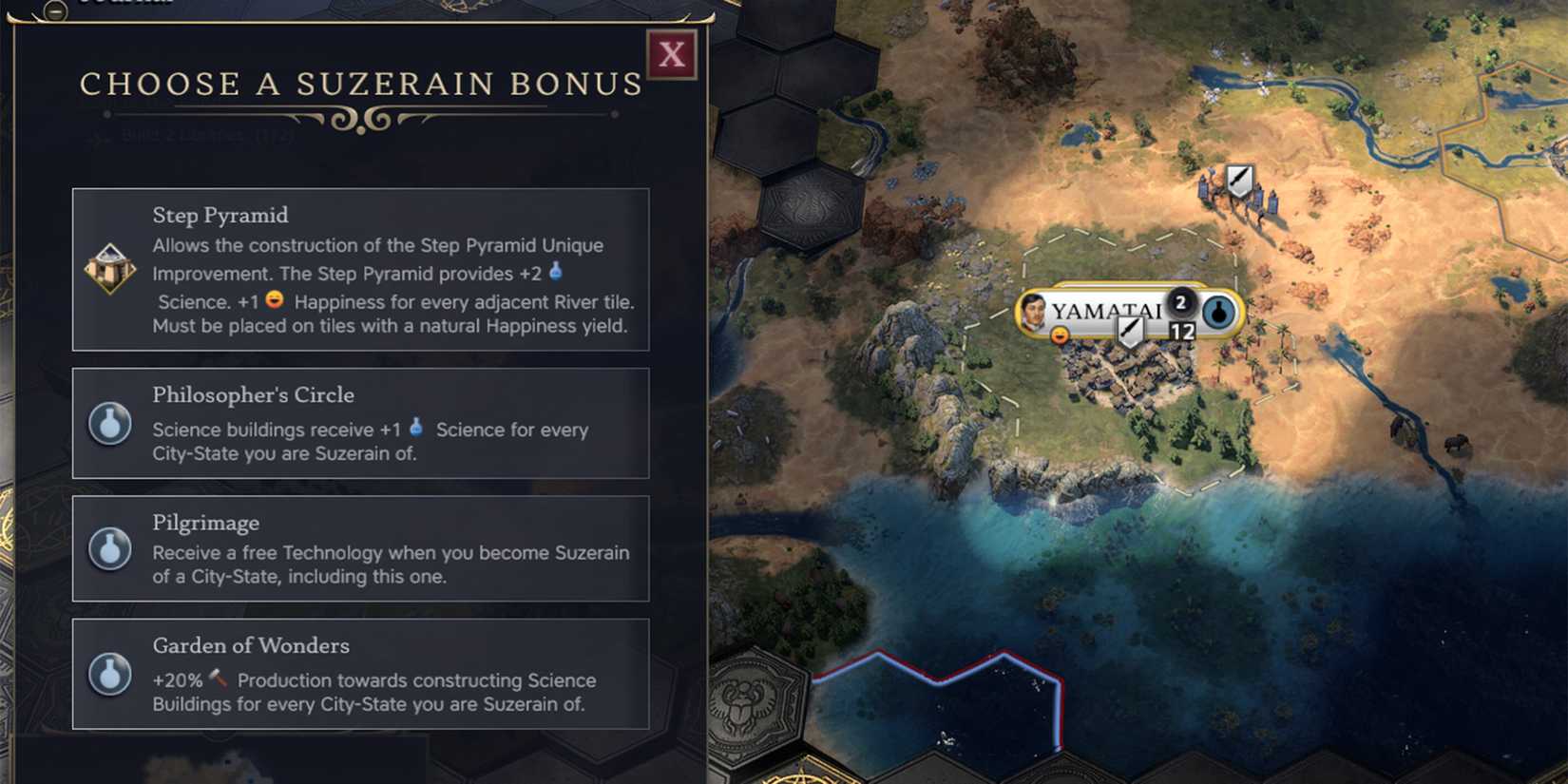
Task: Click the science flask on Yamatai's city banner
Action: pos(1217,312)
